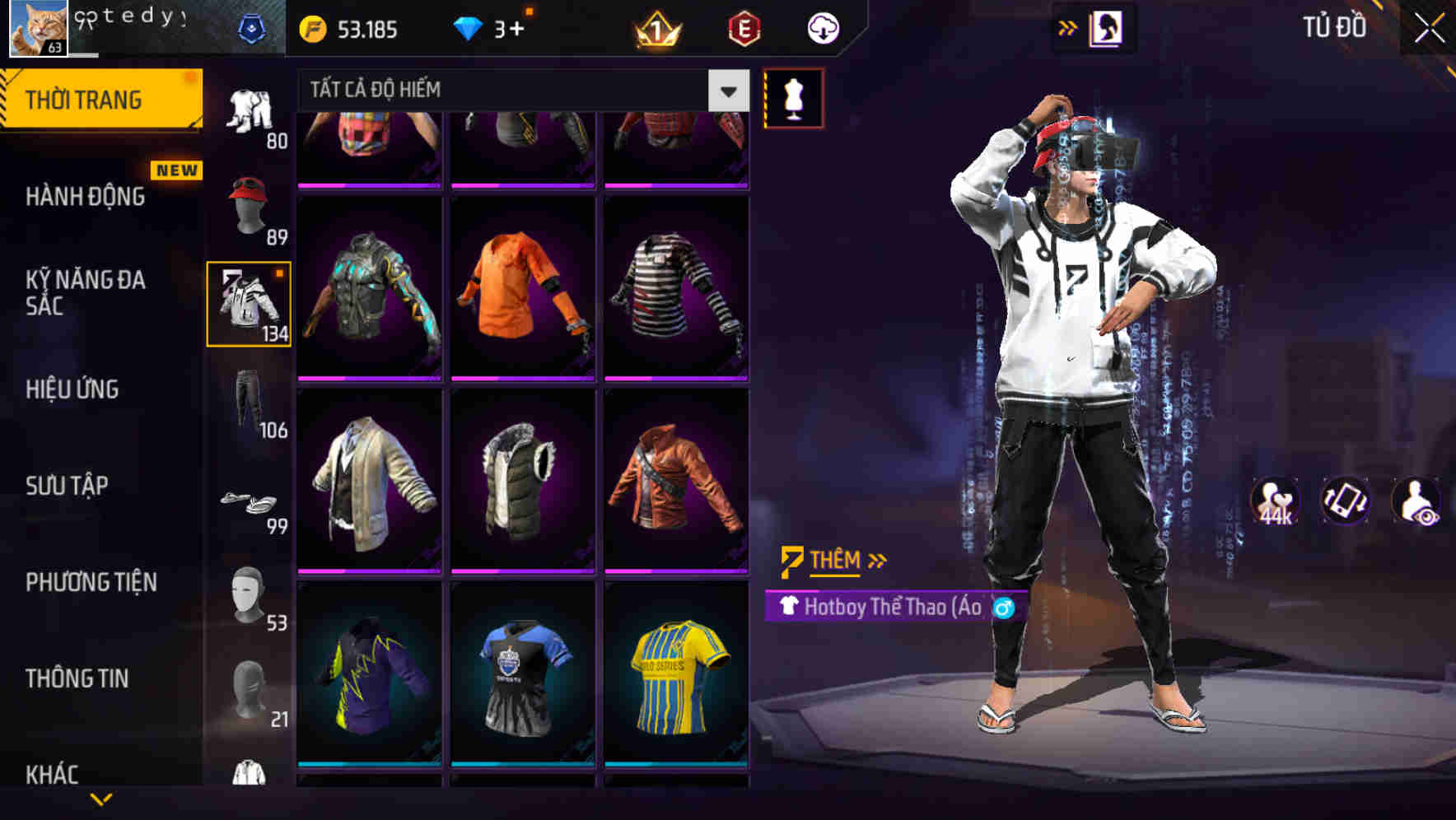Click the male gender symbol on Hotboy label
Image resolution: width=1456 pixels, height=820 pixels.
coord(1005,608)
